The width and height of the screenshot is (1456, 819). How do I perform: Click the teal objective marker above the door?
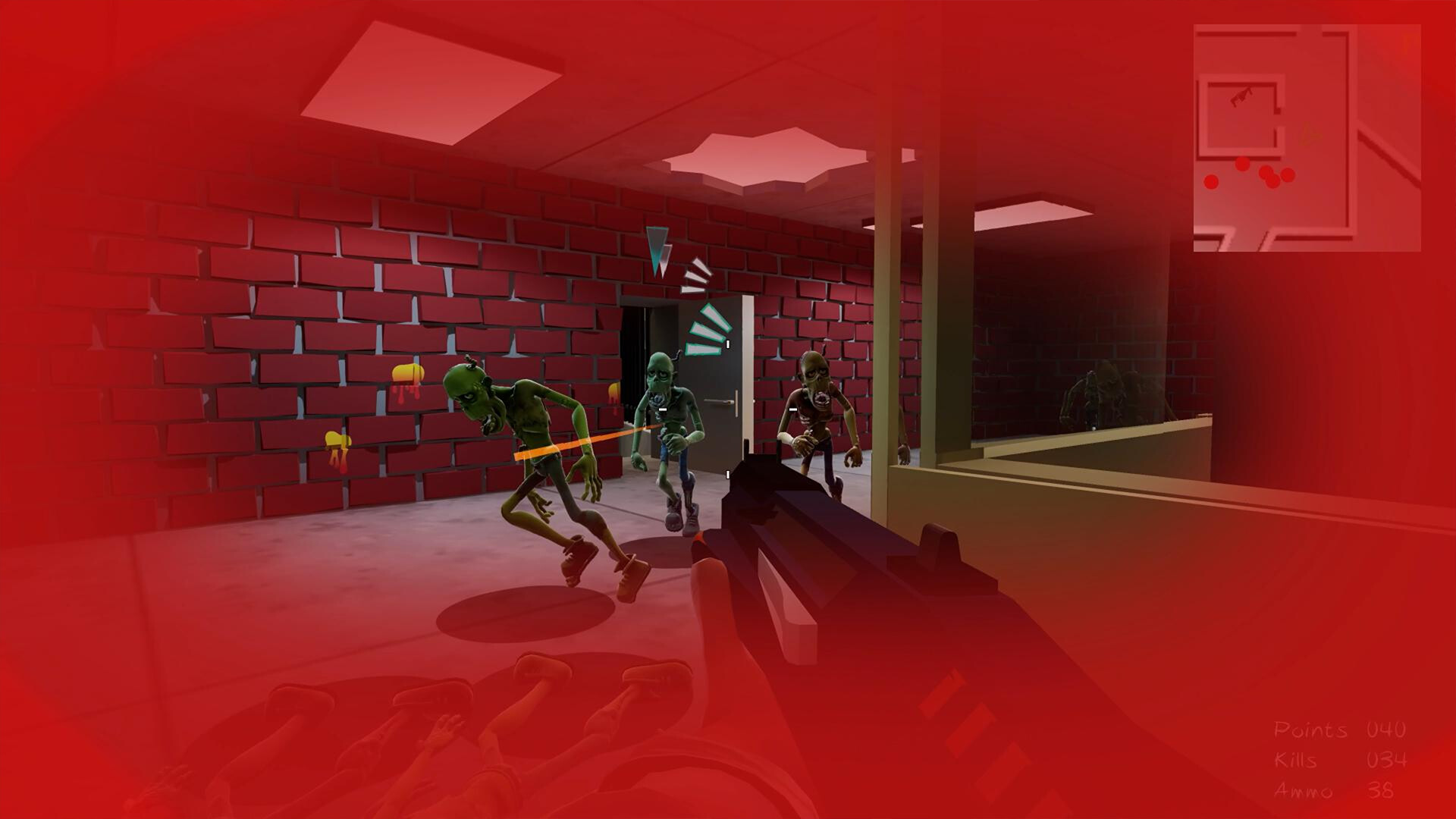point(657,246)
